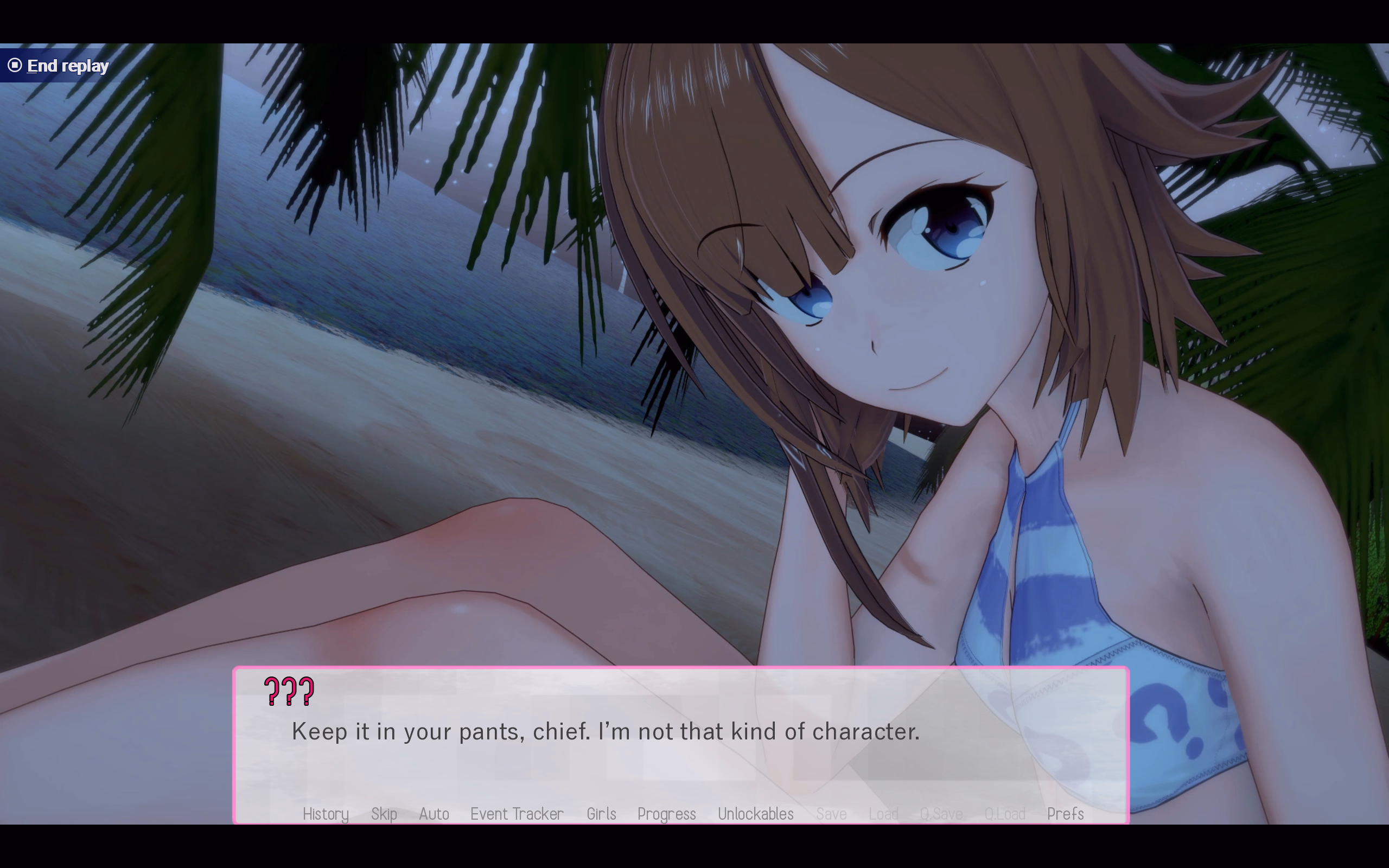This screenshot has width=1389, height=868.
Task: Open Prefs settings
Action: coord(1065,814)
